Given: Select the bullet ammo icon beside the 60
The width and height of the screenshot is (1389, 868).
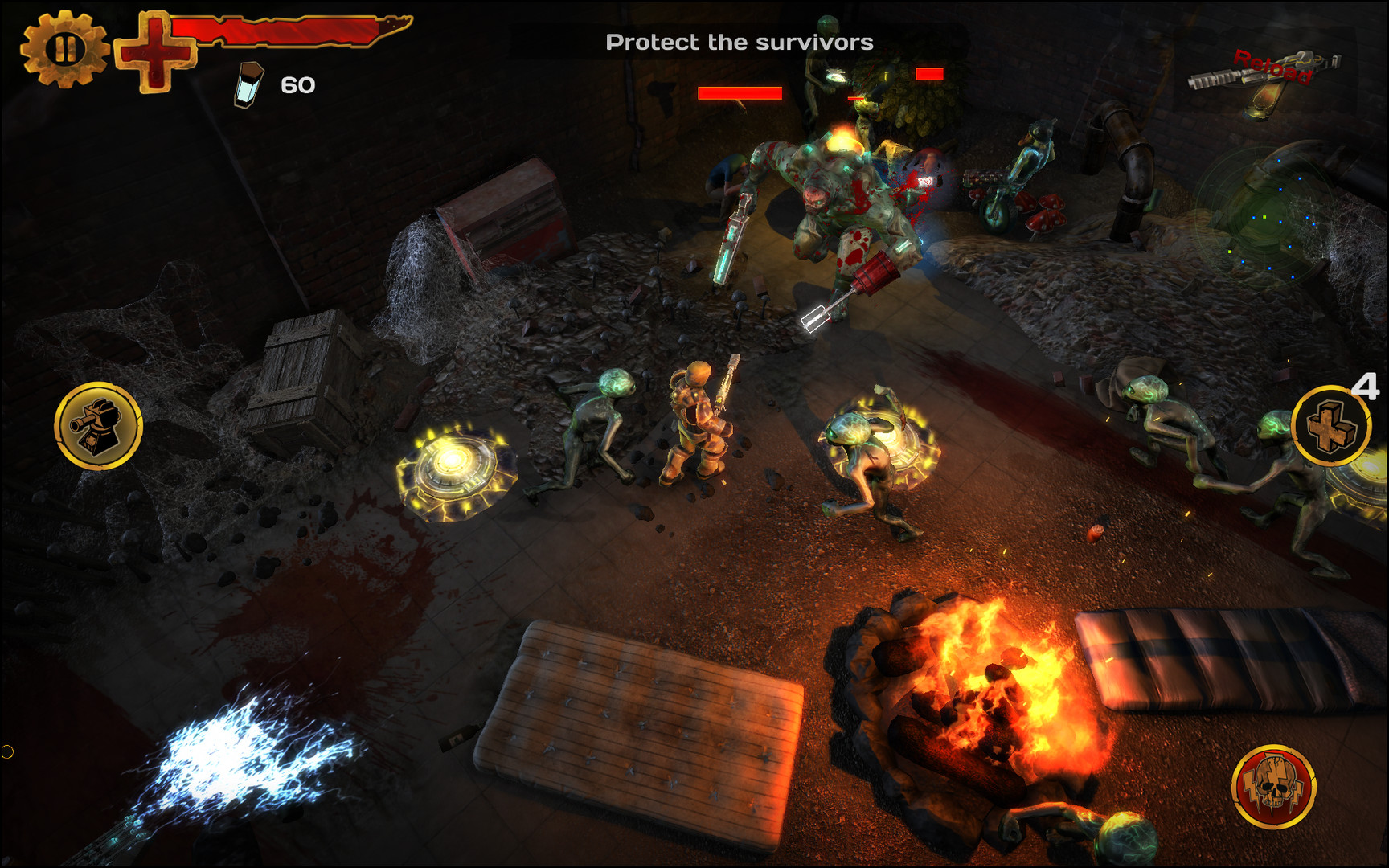Looking at the screenshot, I should [x=248, y=83].
